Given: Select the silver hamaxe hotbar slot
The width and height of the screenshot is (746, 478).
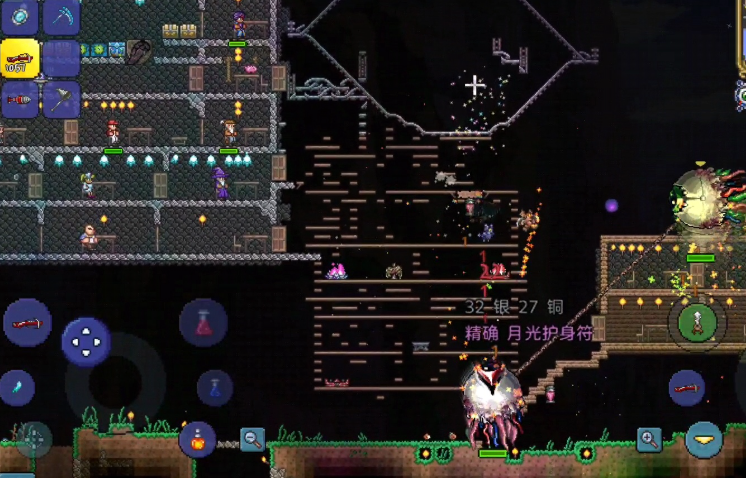Looking at the screenshot, I should click(61, 100).
